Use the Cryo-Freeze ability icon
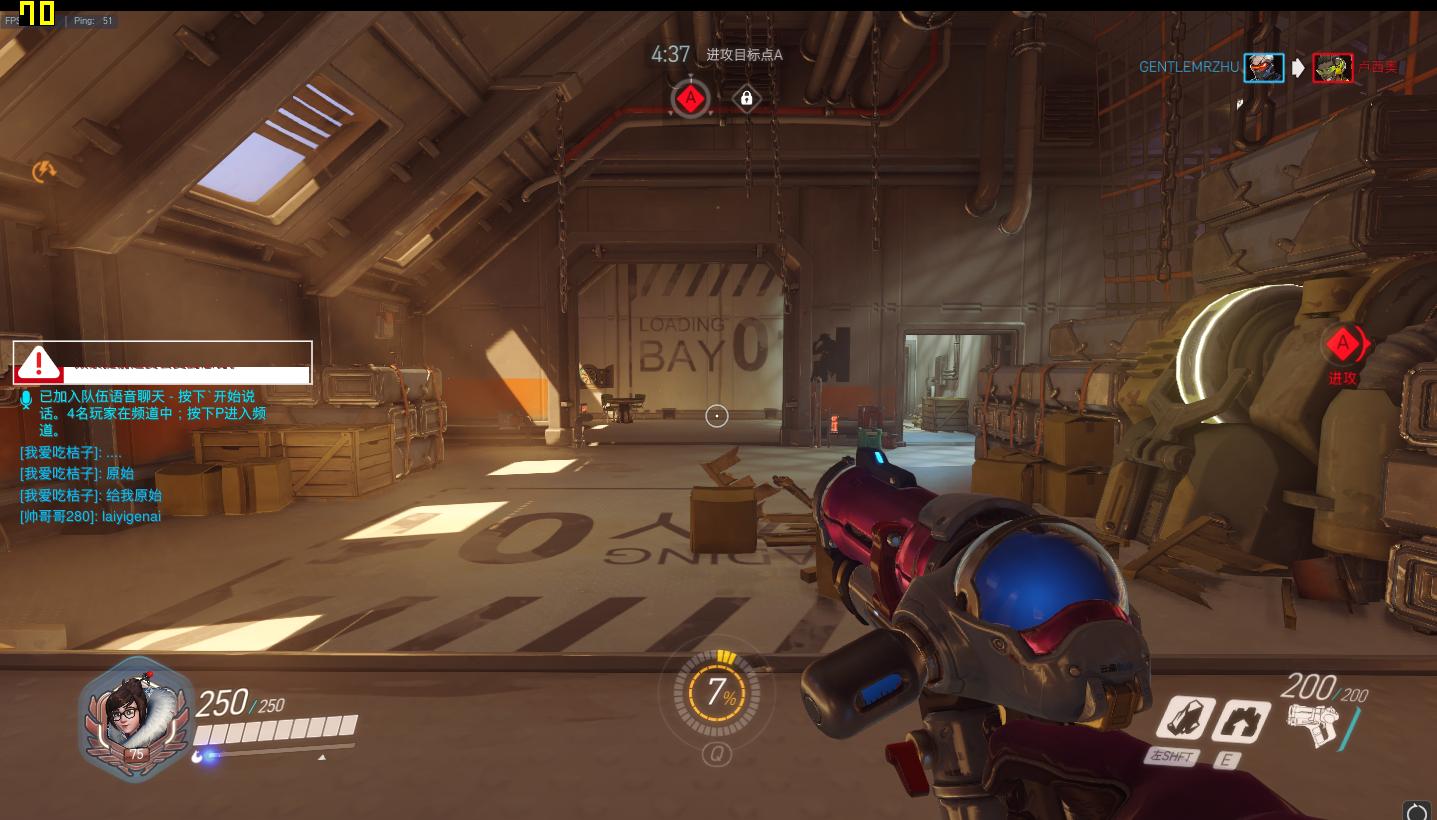The height and width of the screenshot is (820, 1437). [x=1185, y=720]
